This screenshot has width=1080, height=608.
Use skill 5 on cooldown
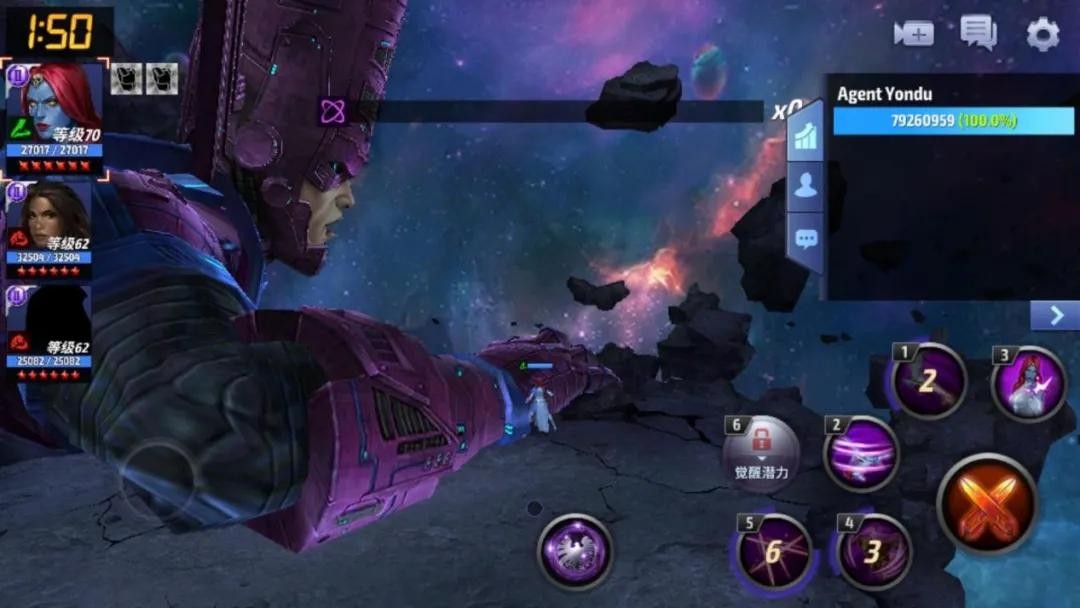tap(773, 551)
